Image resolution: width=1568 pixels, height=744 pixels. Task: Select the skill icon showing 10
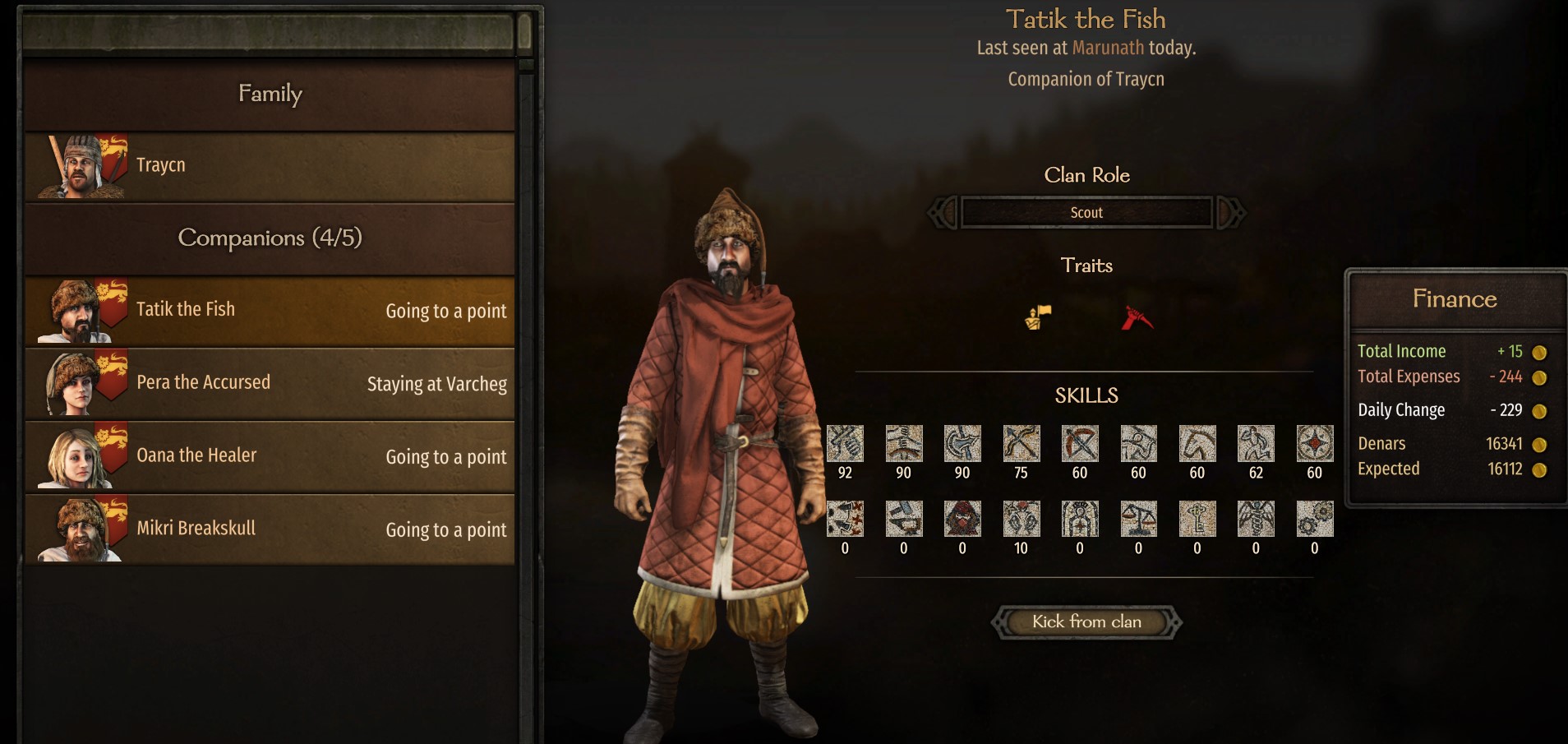(x=1021, y=520)
